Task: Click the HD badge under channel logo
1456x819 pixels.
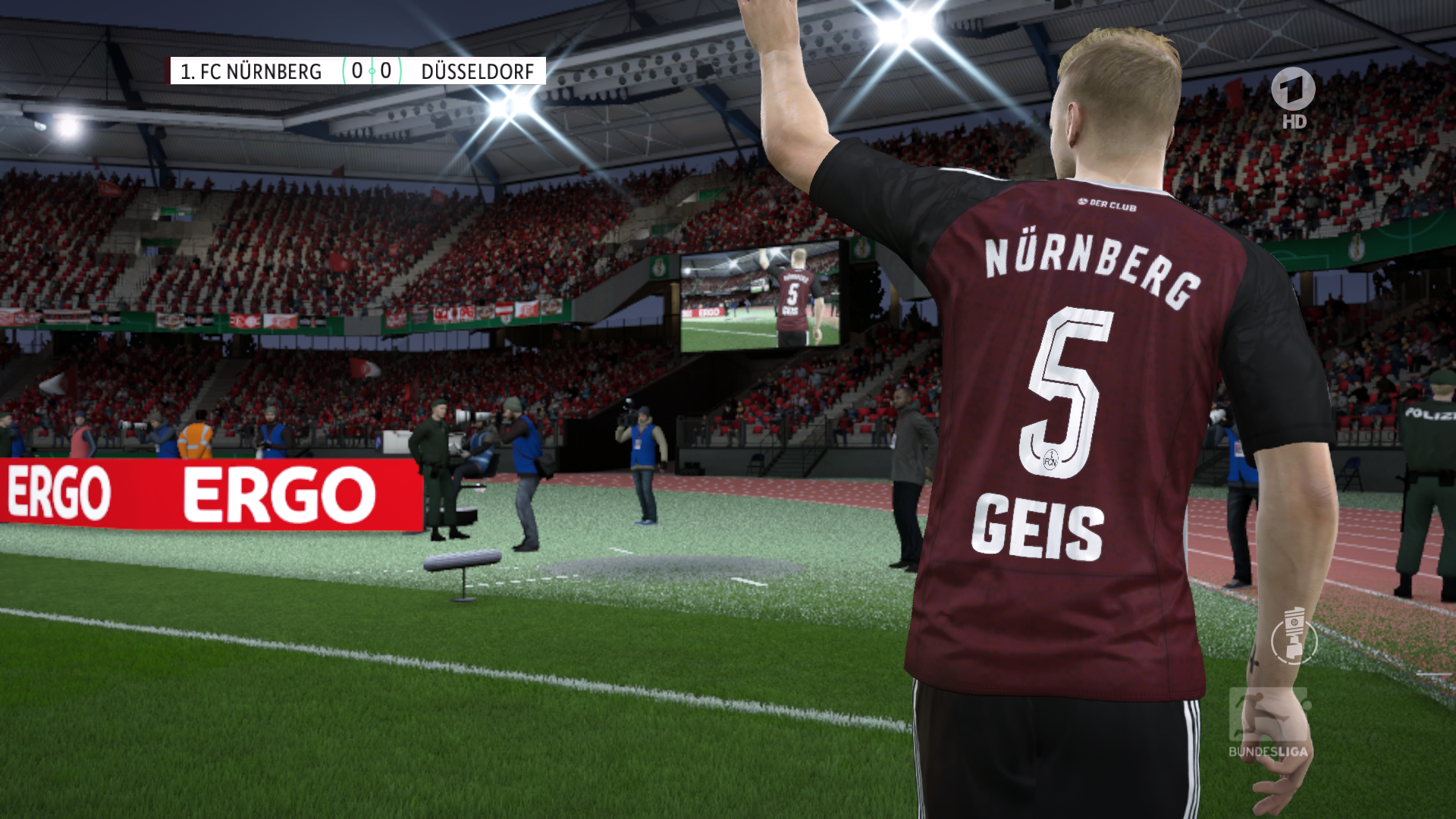Action: click(x=1294, y=121)
